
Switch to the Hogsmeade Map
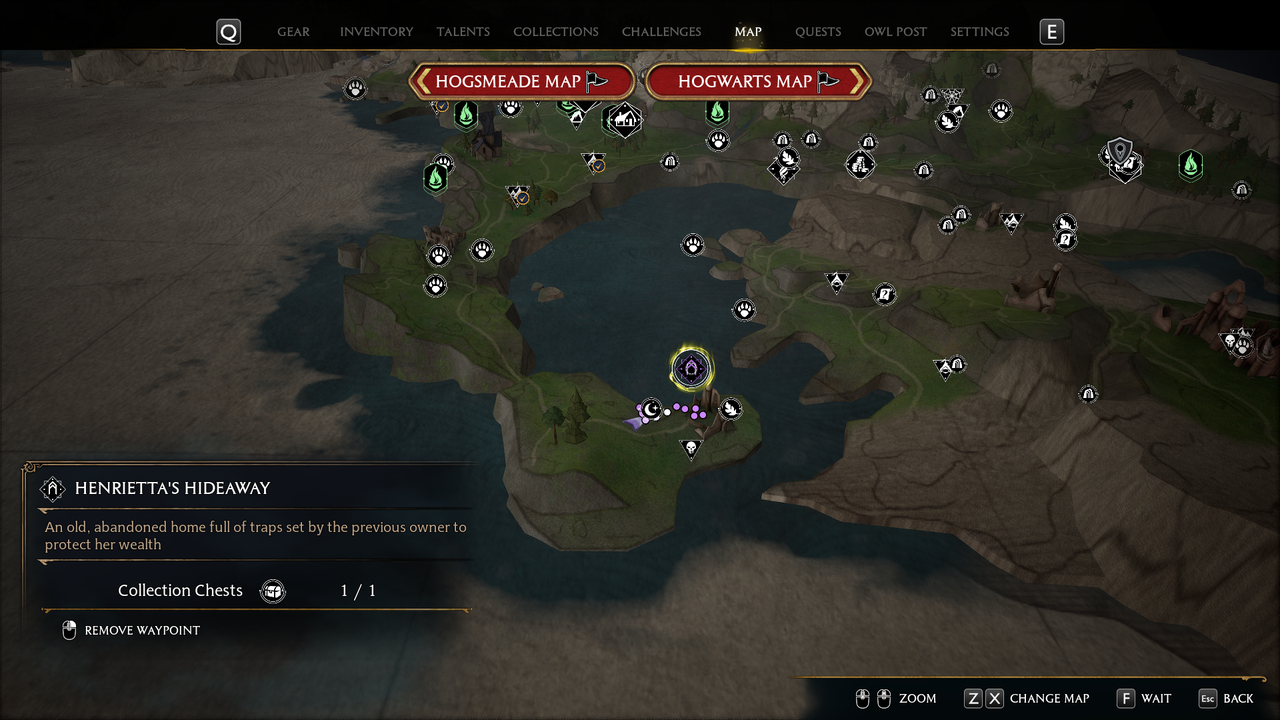pos(521,82)
